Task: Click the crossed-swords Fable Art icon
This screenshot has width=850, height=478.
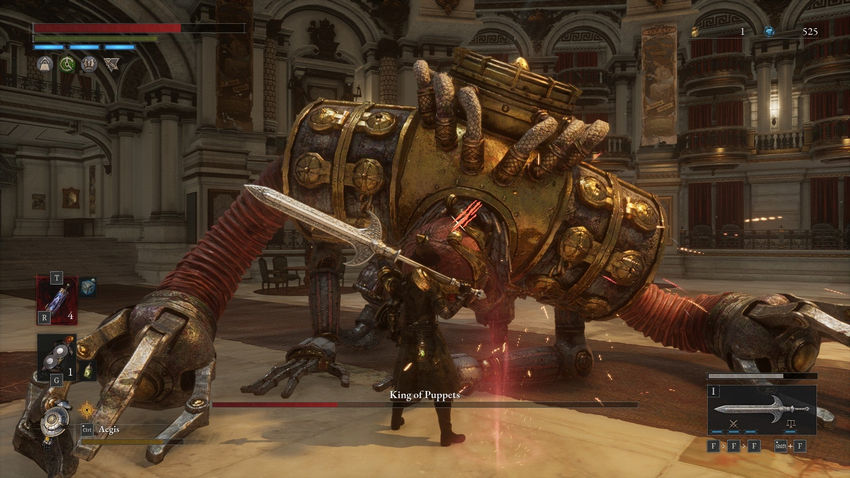Action: pyautogui.click(x=732, y=425)
